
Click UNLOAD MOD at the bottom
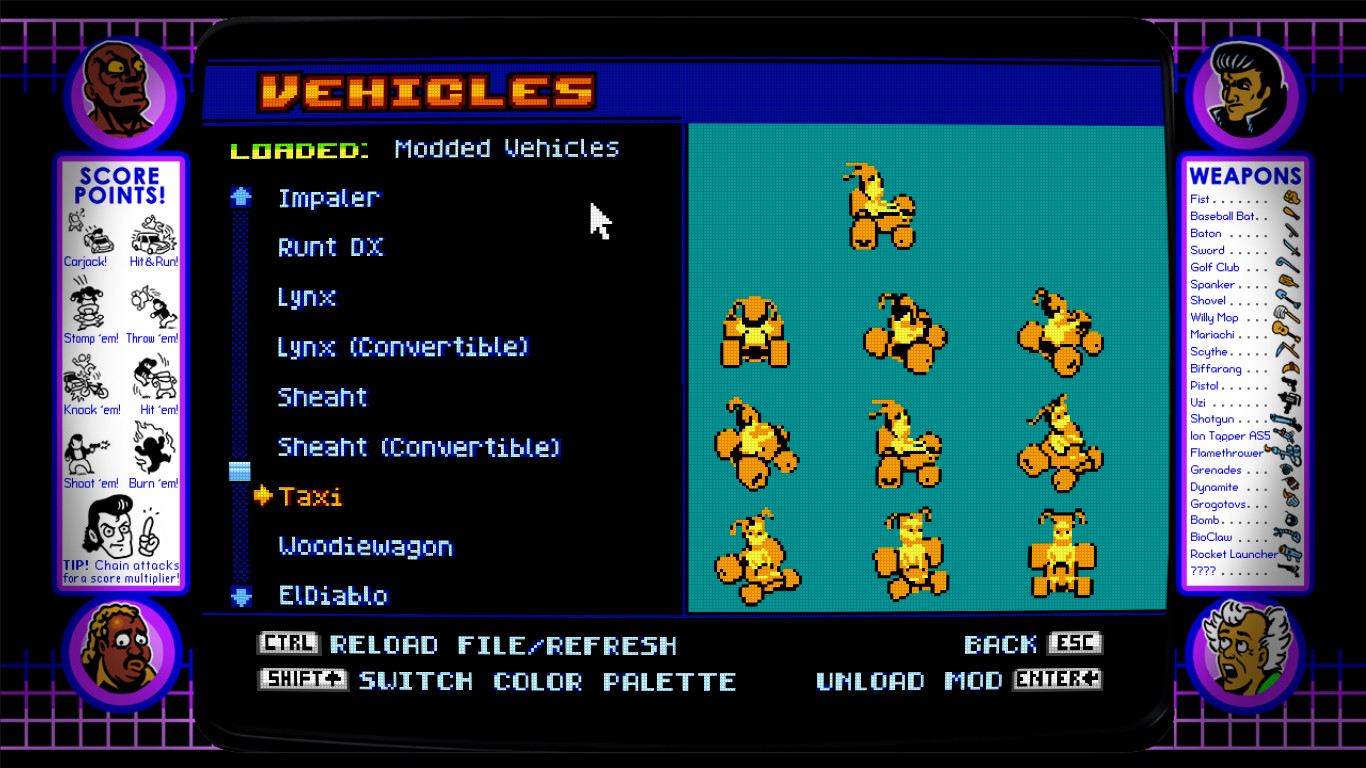[912, 681]
